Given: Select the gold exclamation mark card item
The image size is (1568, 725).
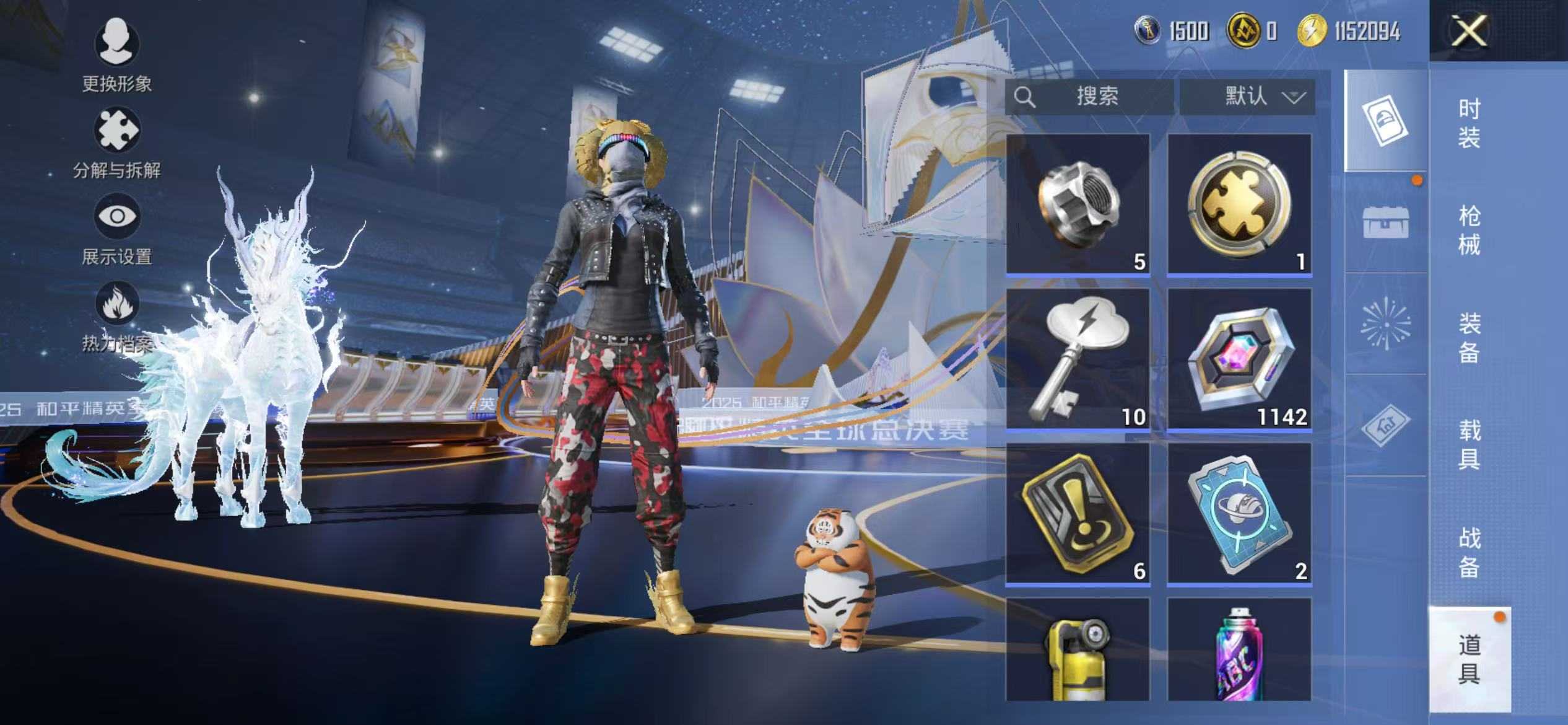Looking at the screenshot, I should [1078, 513].
